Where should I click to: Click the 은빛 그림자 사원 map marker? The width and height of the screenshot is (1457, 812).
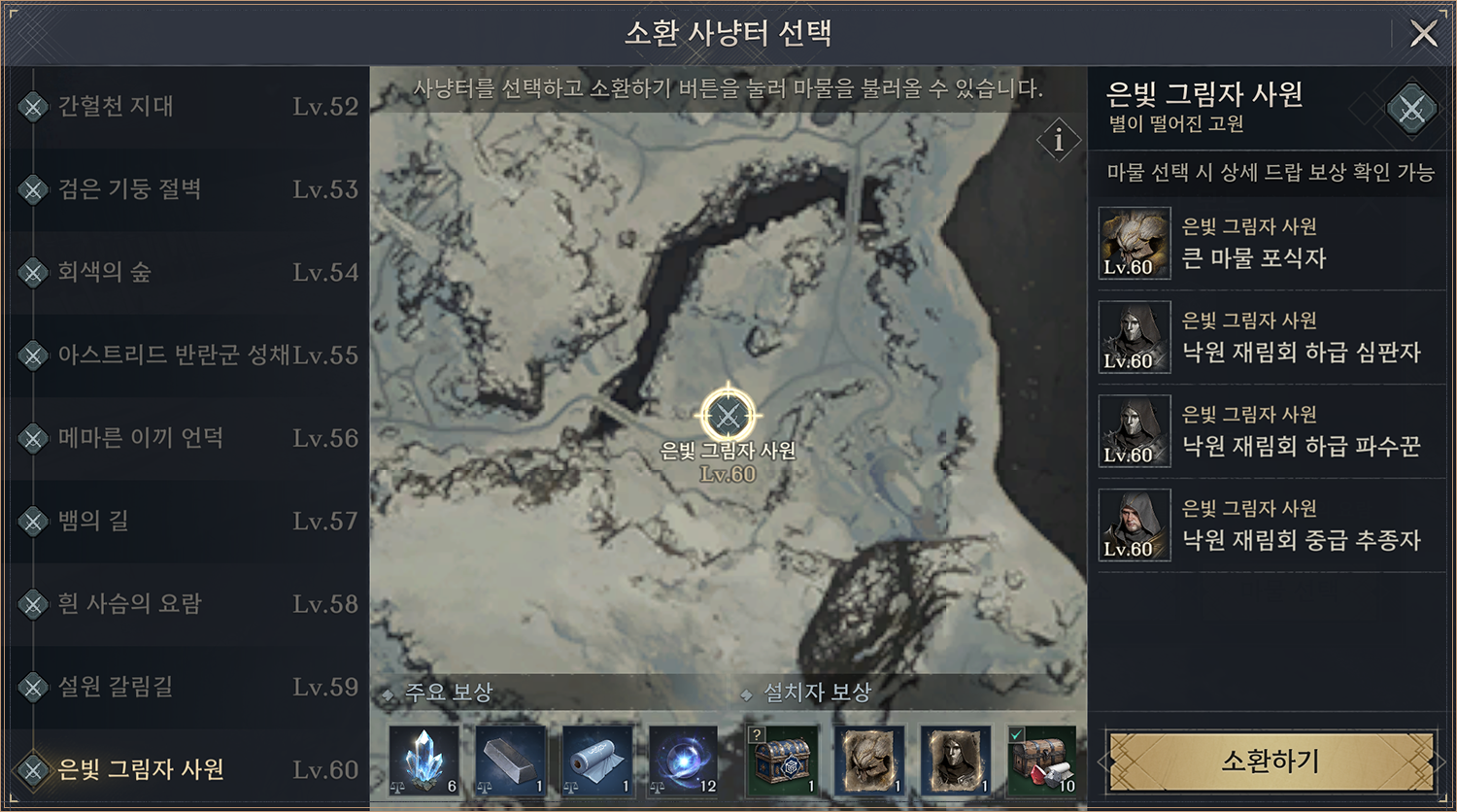[x=727, y=417]
